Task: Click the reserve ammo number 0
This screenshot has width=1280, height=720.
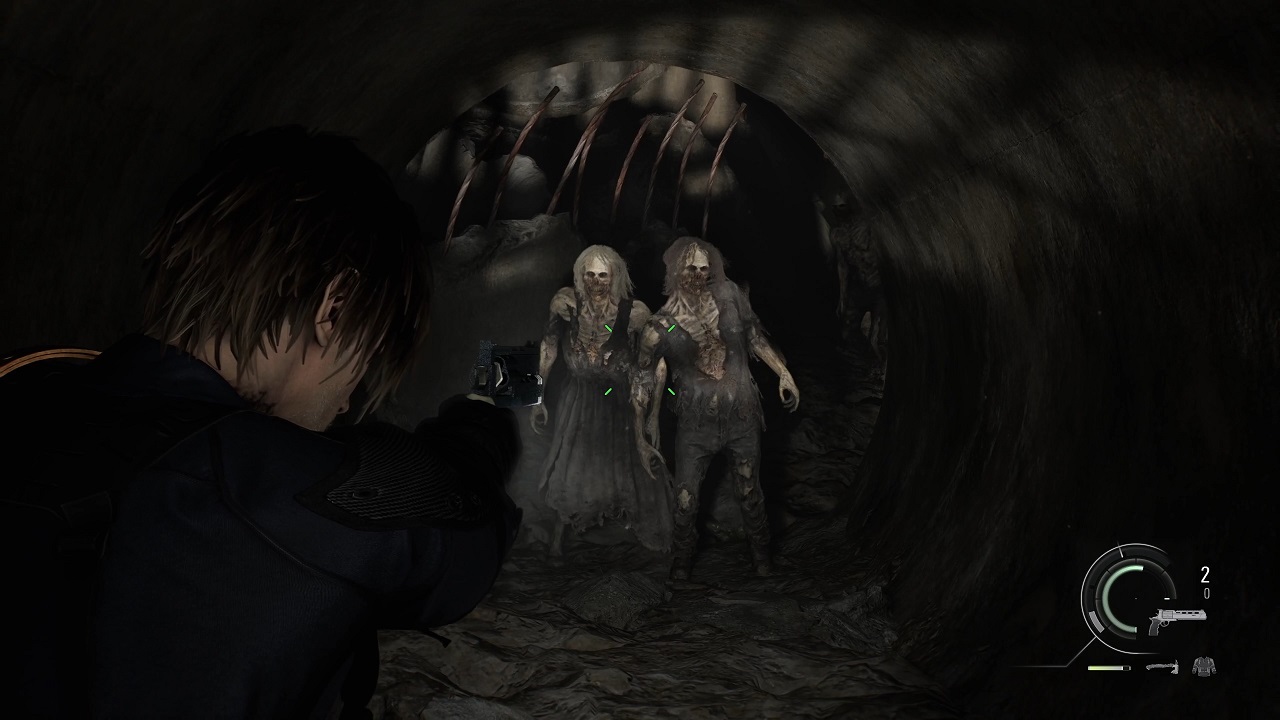Action: 1206,593
